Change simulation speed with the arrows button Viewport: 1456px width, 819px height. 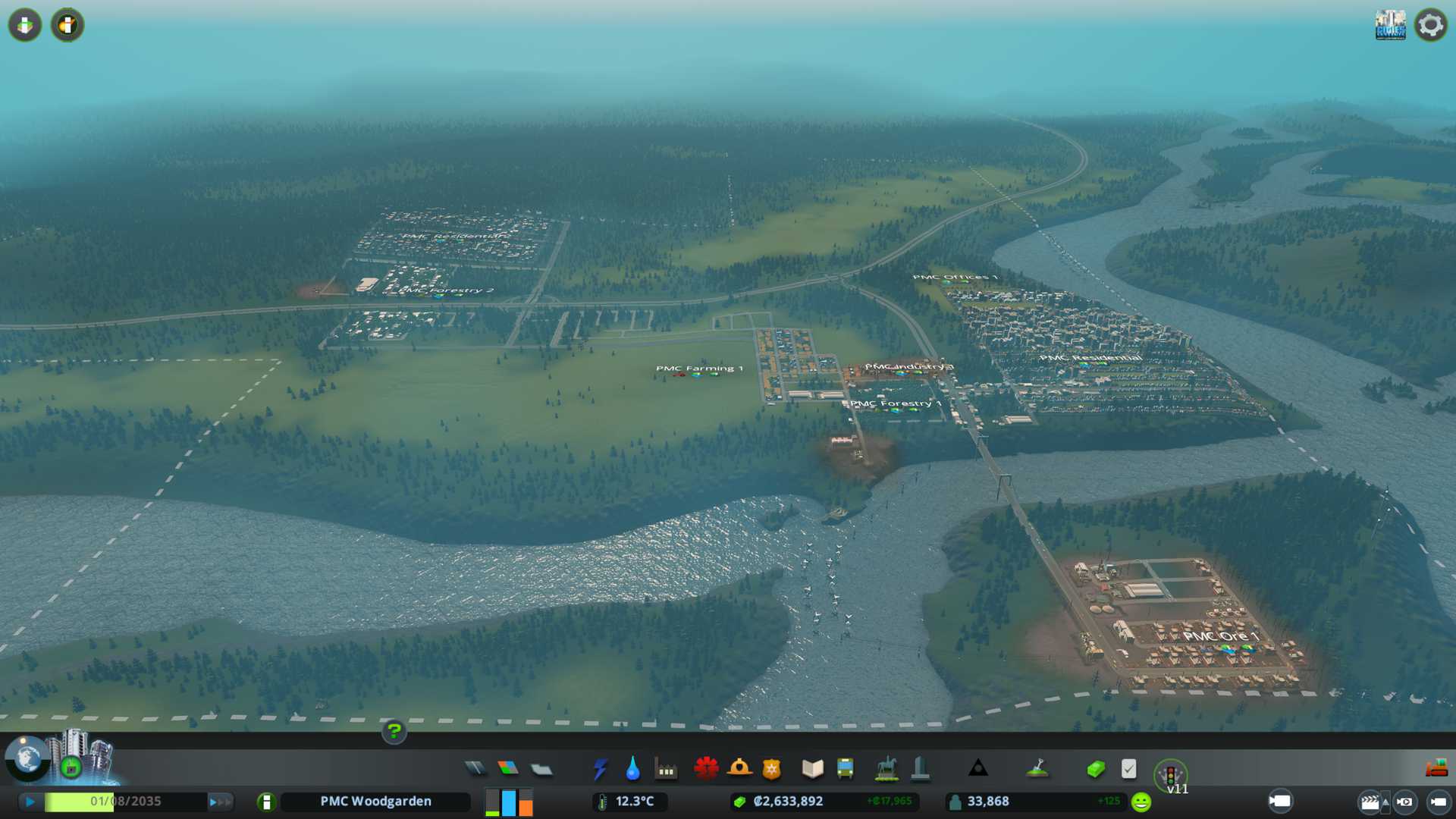[x=220, y=802]
